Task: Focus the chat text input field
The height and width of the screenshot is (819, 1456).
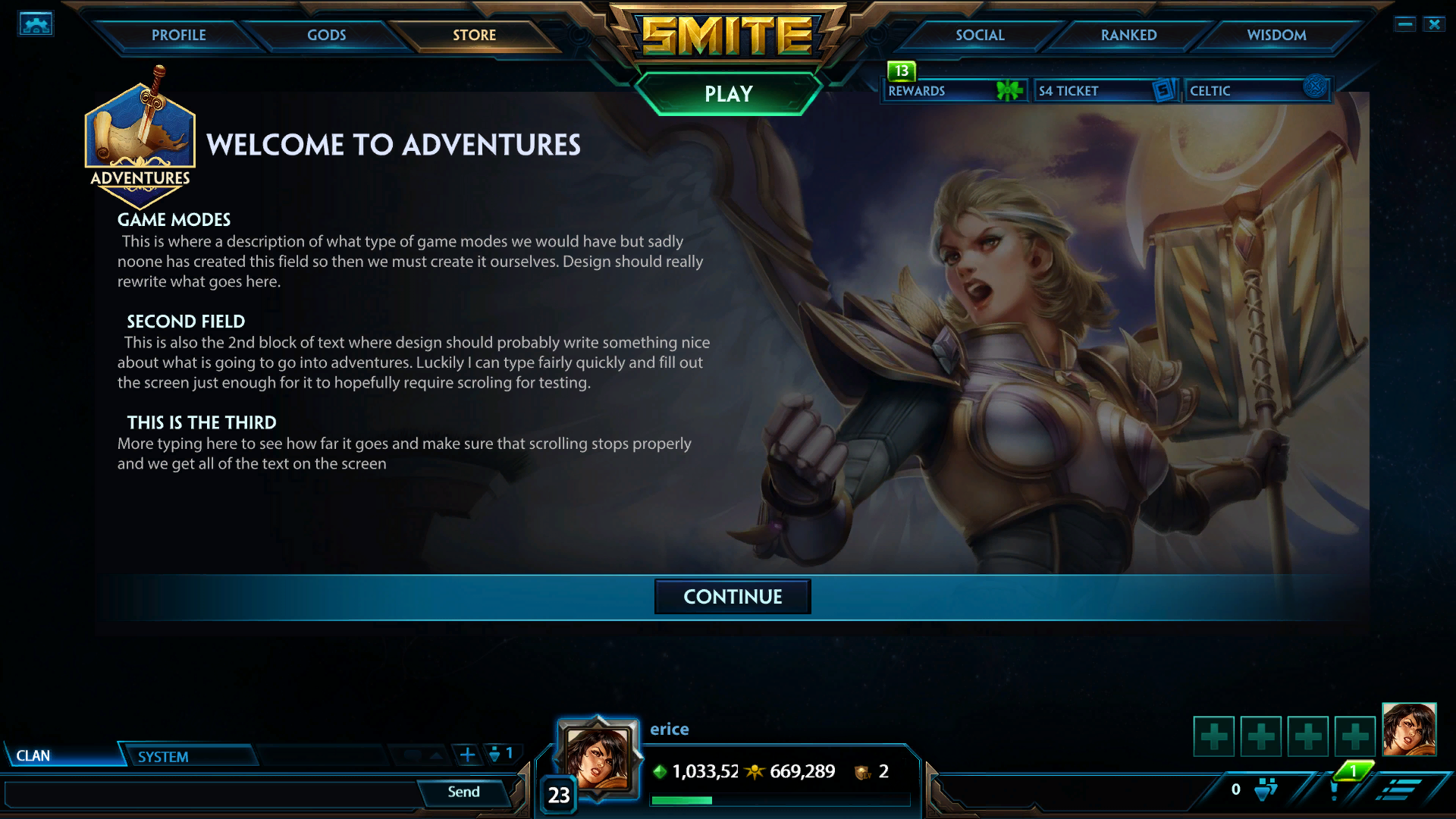Action: [x=212, y=794]
